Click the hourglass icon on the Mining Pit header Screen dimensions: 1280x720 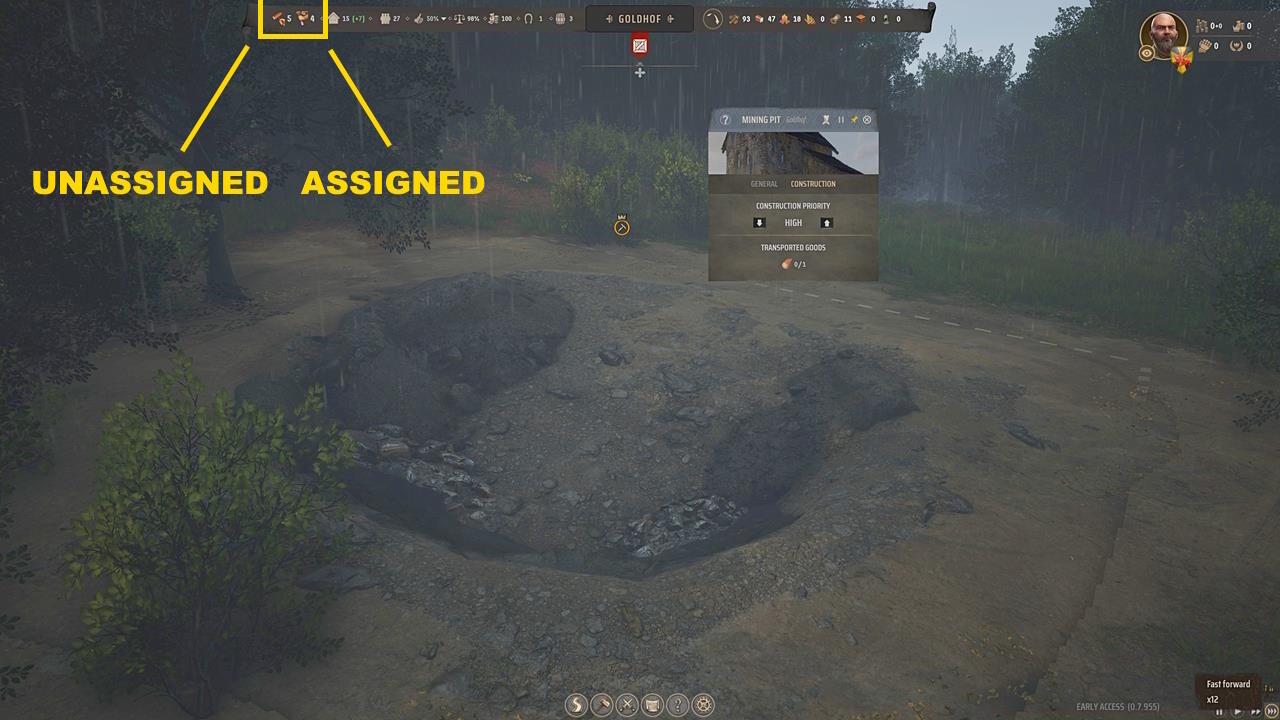click(826, 120)
